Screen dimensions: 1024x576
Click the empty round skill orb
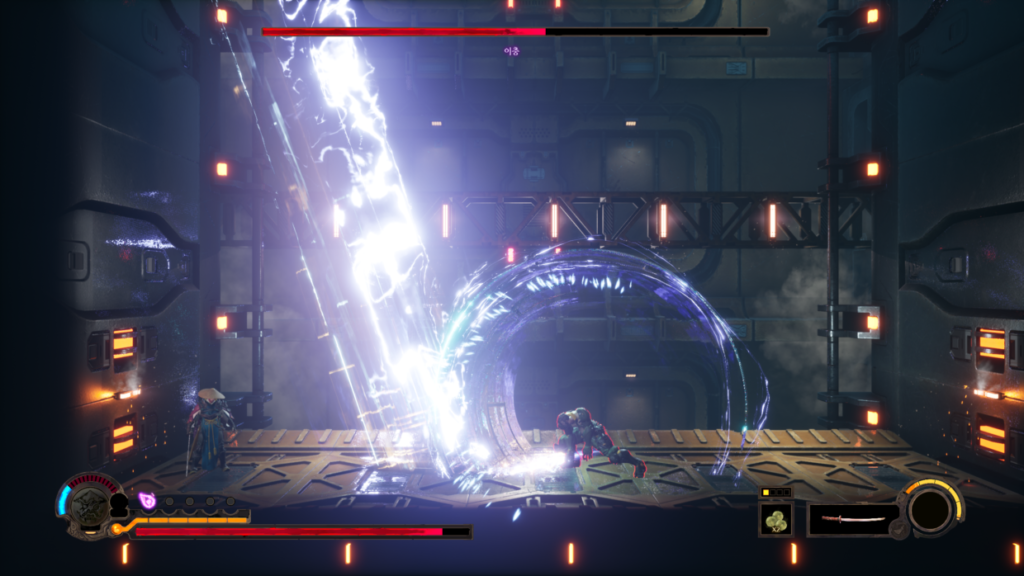930,509
